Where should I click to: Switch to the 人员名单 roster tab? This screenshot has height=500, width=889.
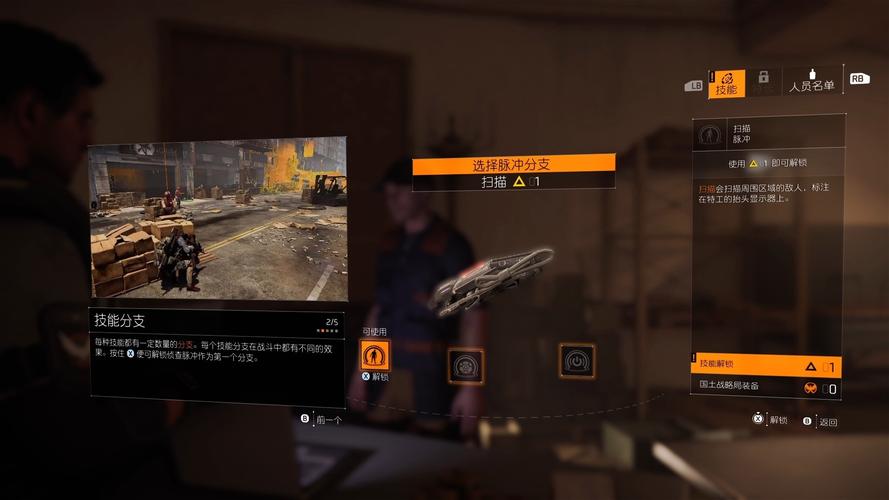point(811,81)
